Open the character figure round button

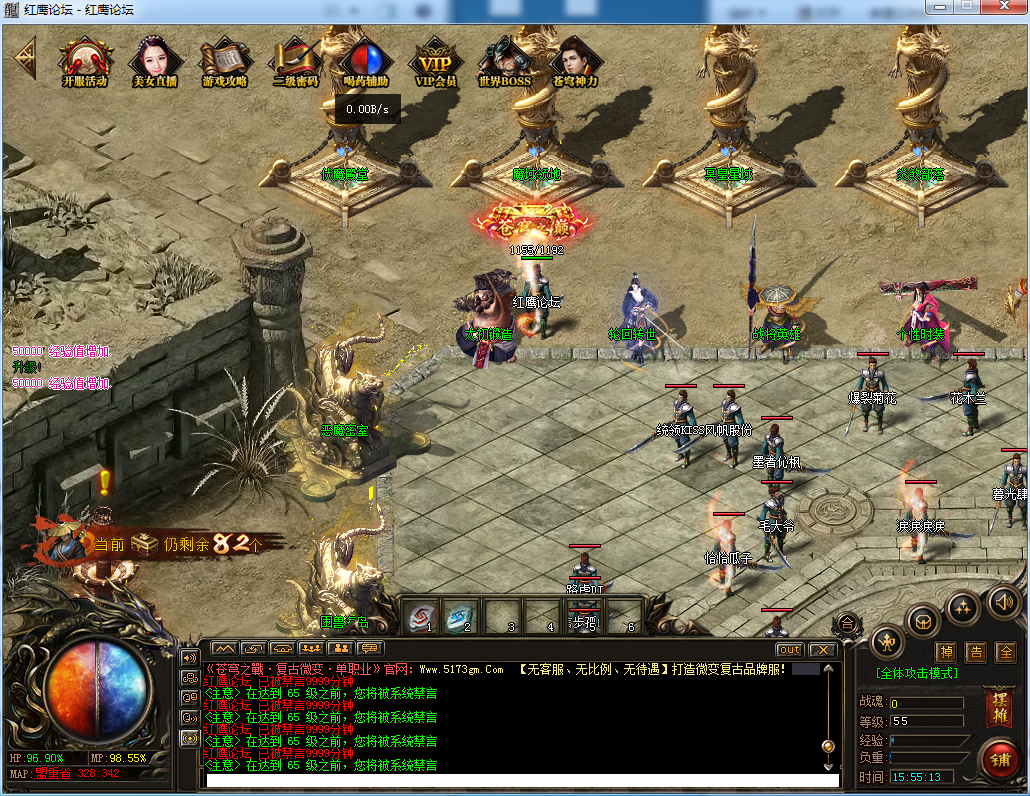pyautogui.click(x=887, y=641)
